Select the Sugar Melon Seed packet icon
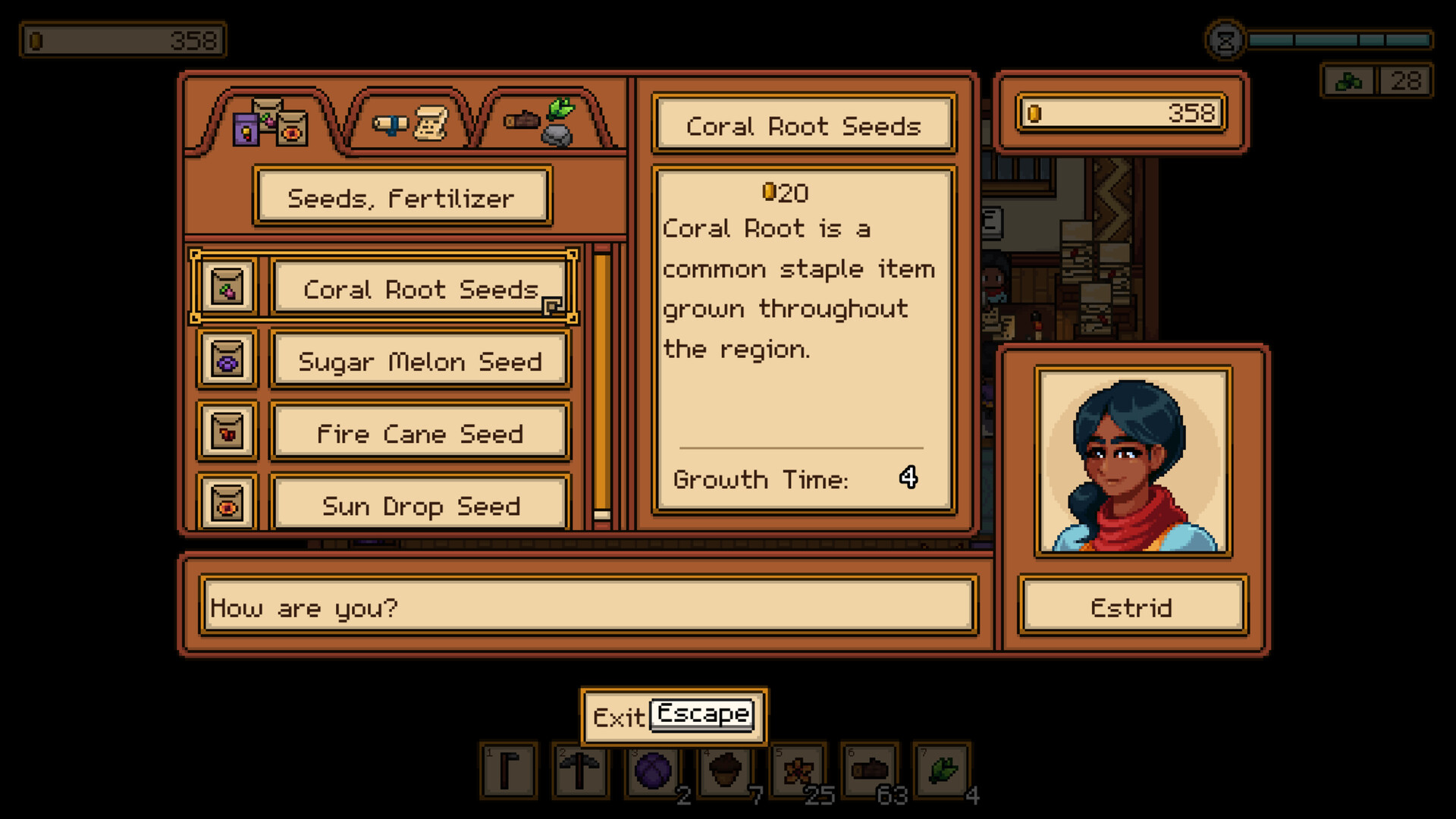Image resolution: width=1456 pixels, height=819 pixels. (227, 361)
